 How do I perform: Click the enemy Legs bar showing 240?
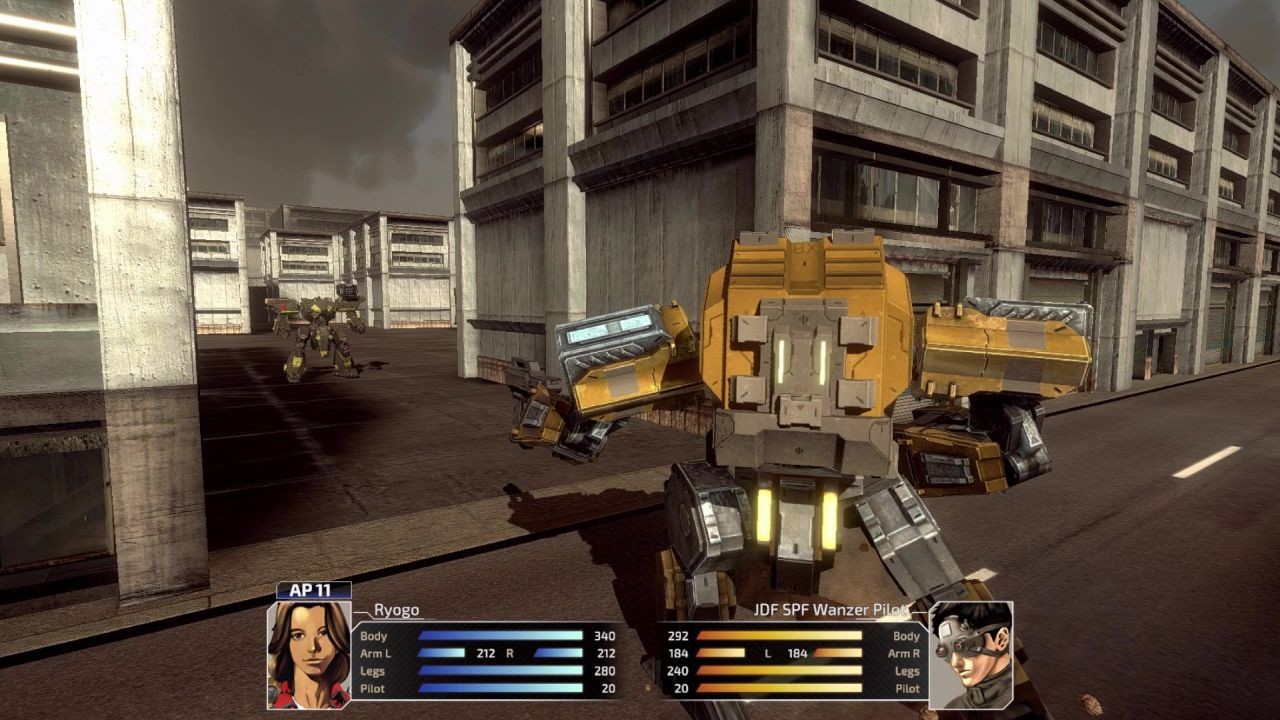tap(780, 668)
